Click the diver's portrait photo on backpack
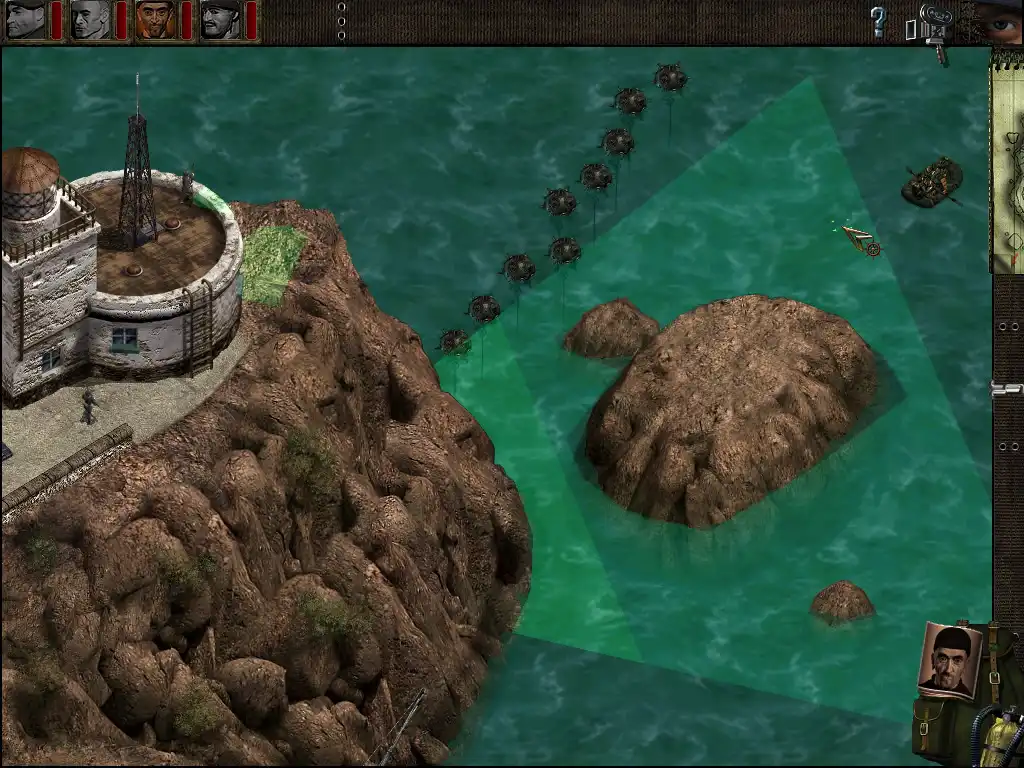Screen dimensions: 1024x768 [949, 659]
